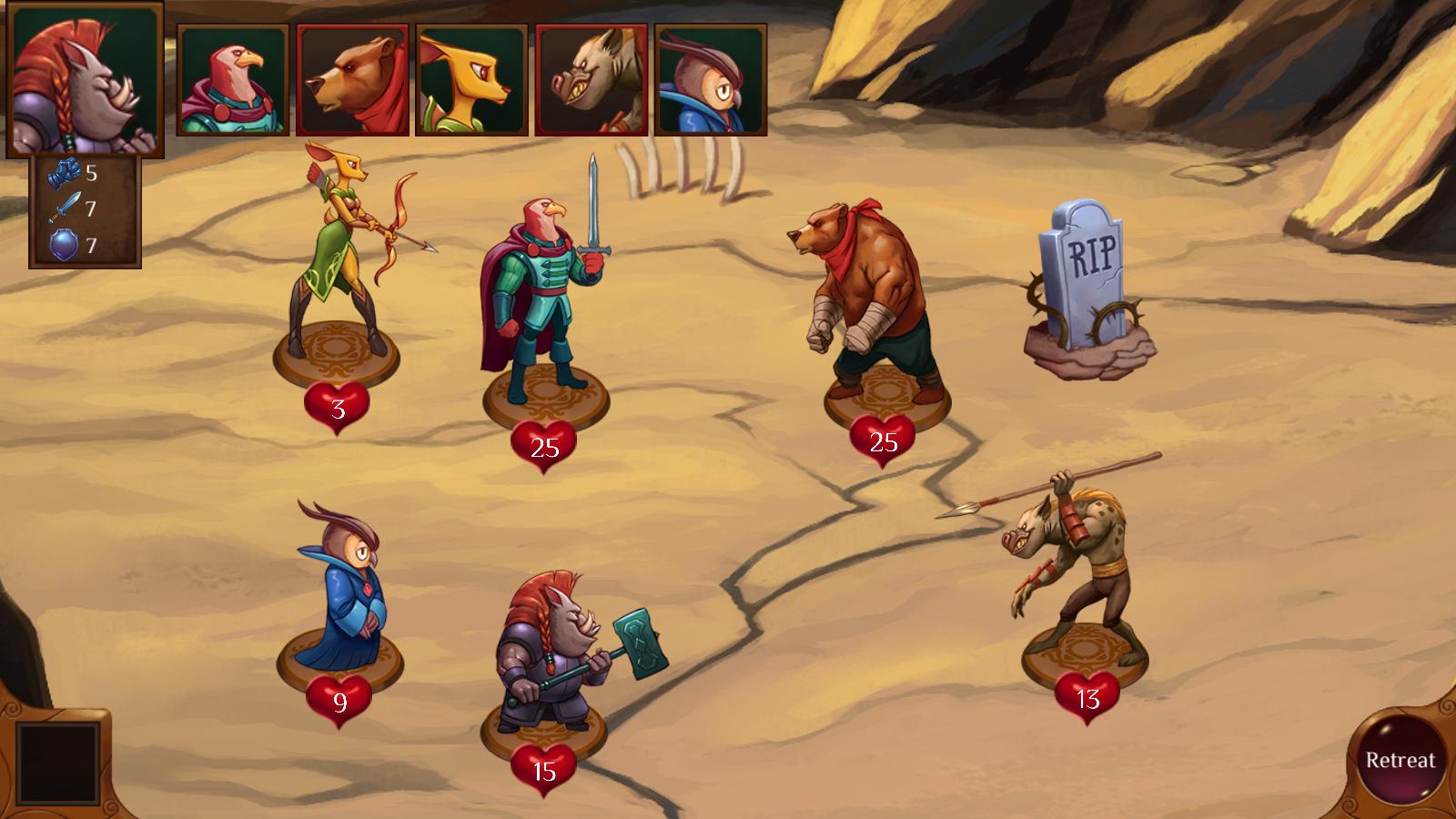Select the bear turn-order portrait

click(x=352, y=80)
